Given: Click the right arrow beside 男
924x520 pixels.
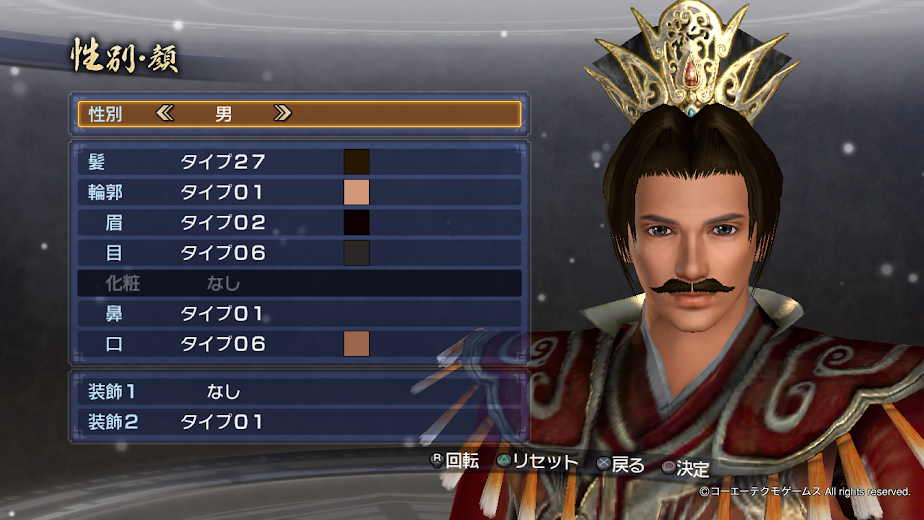Looking at the screenshot, I should click(x=283, y=114).
